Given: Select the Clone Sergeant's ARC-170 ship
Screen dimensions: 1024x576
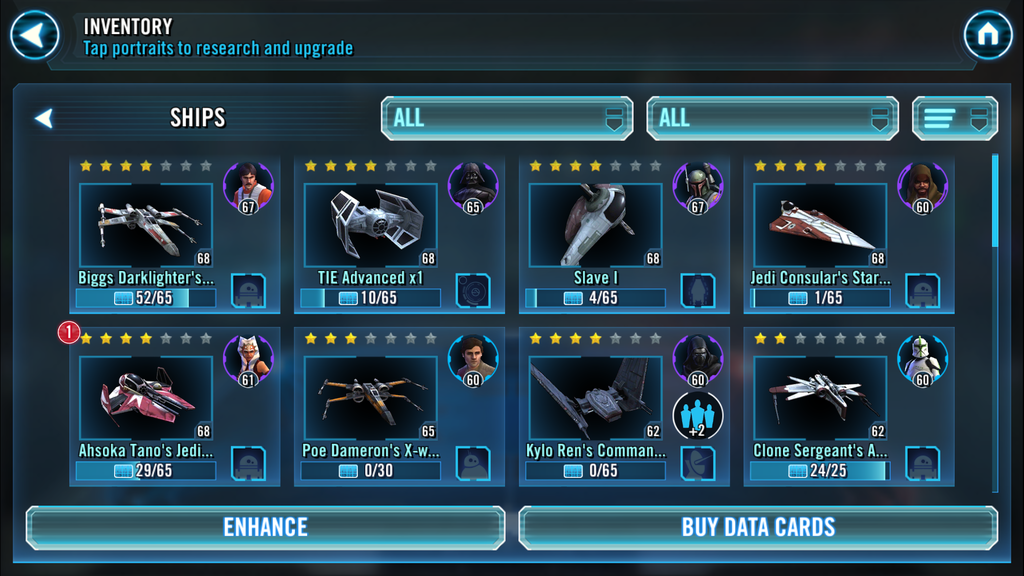Looking at the screenshot, I should pyautogui.click(x=820, y=398).
